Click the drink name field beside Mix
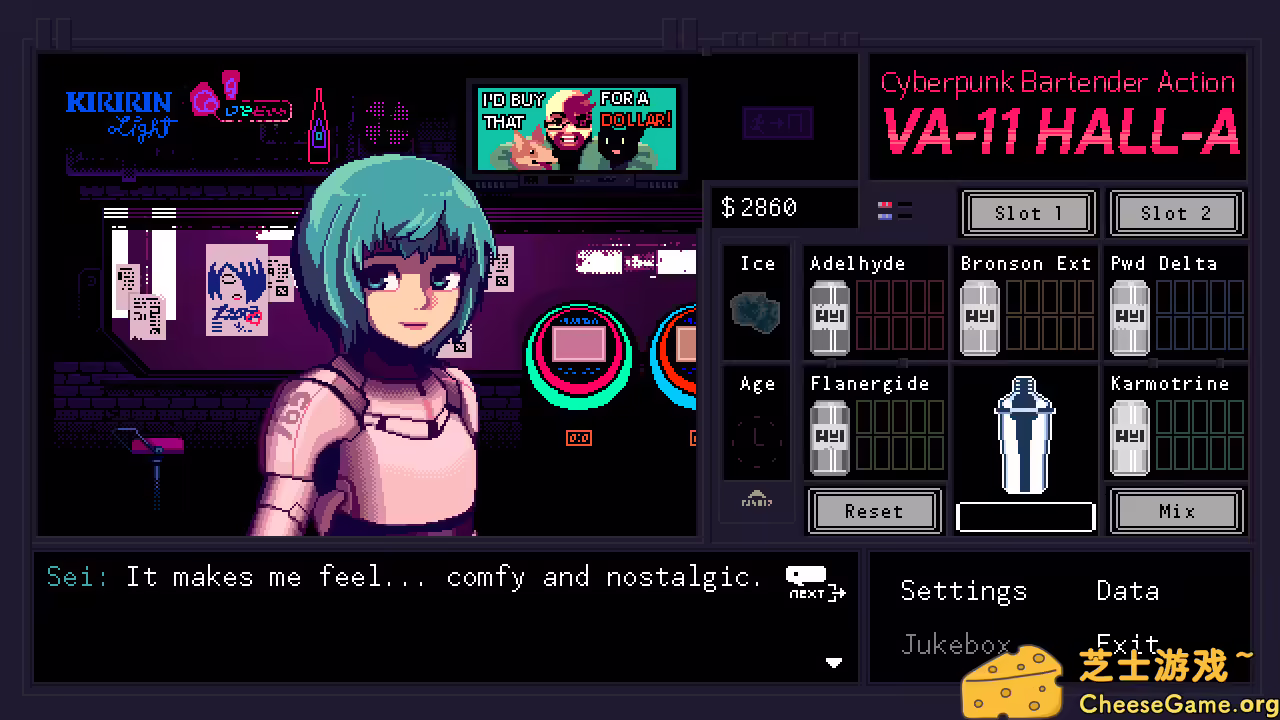 pyautogui.click(x=1025, y=516)
